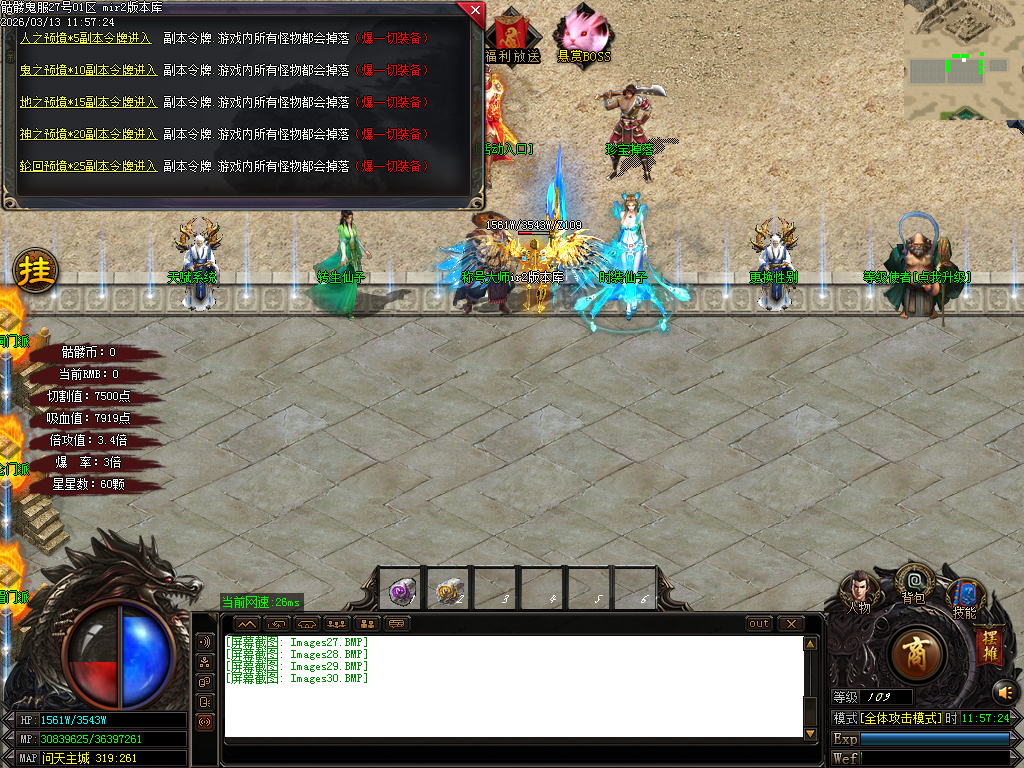Open the 人物 character panel
Screen dimensions: 1024x768
click(859, 592)
